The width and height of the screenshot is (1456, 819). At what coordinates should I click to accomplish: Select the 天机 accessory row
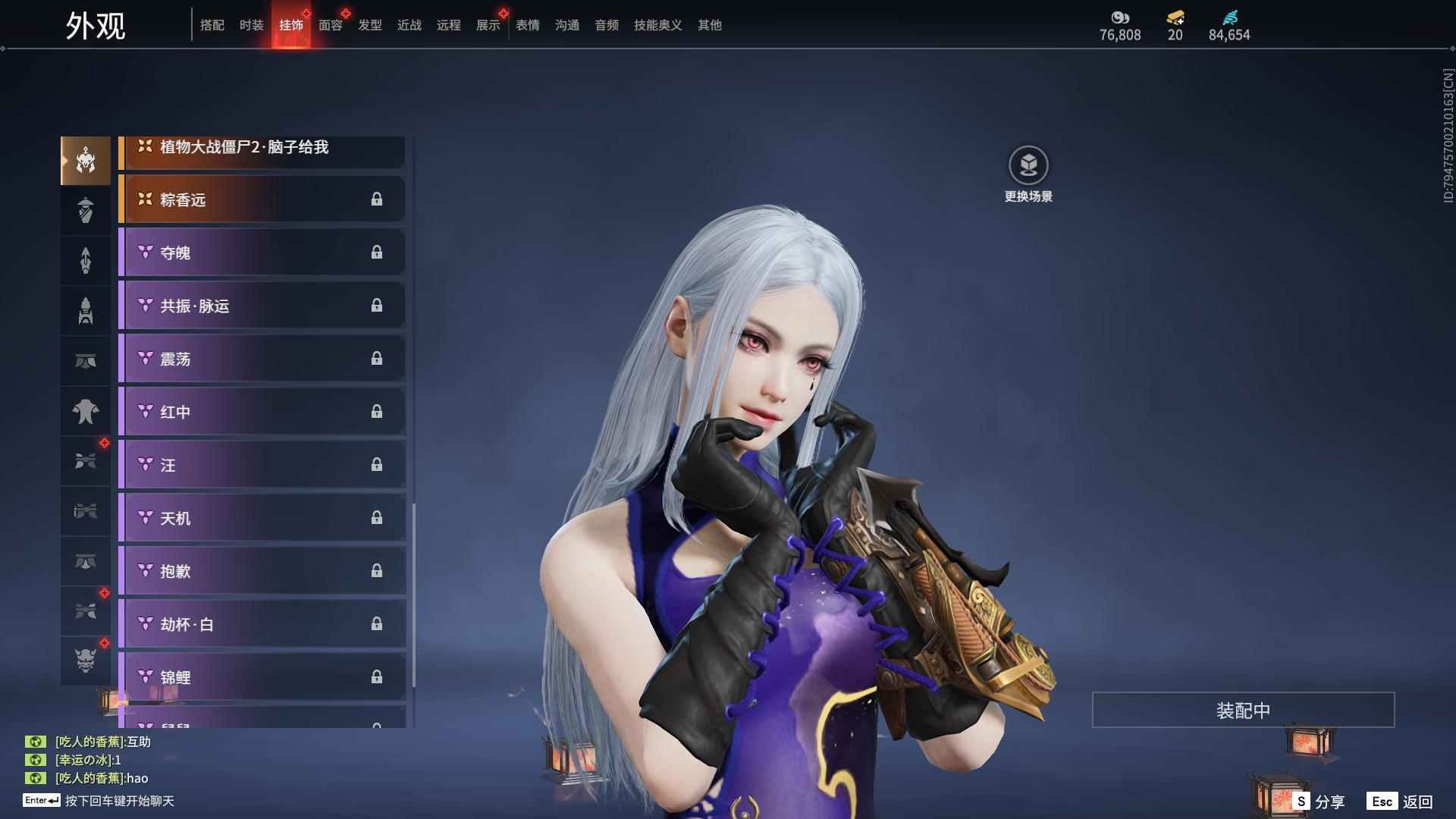click(x=262, y=518)
